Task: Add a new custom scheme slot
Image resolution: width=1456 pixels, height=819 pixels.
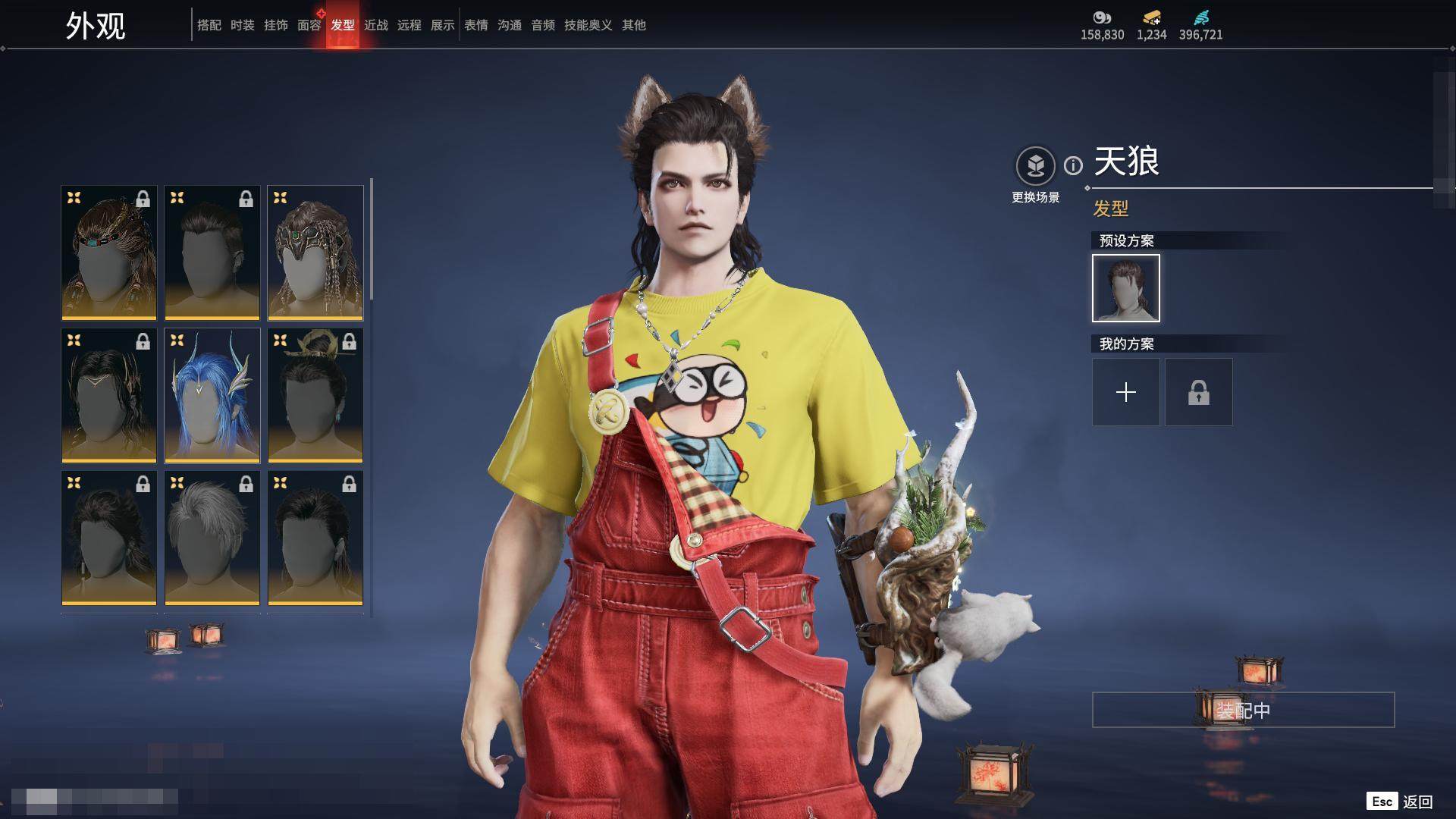Action: coord(1125,392)
